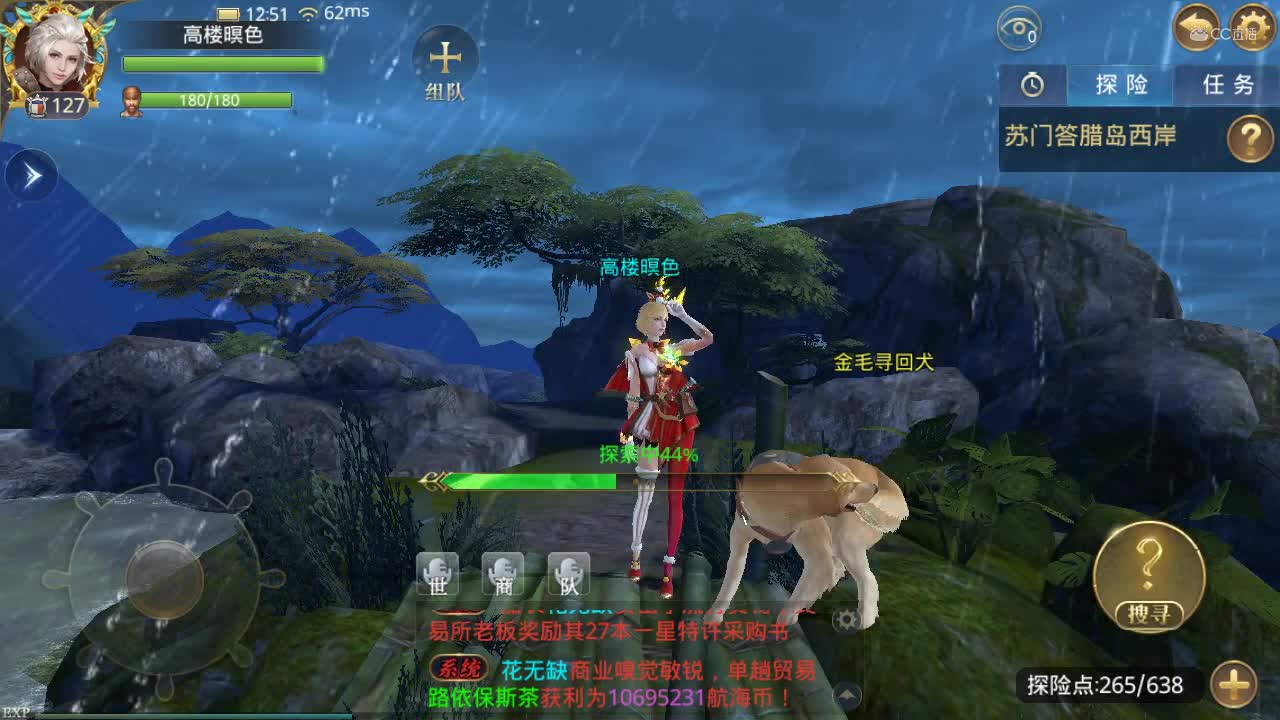Expand the left edge arrow panel
The image size is (1280, 720).
(x=30, y=172)
